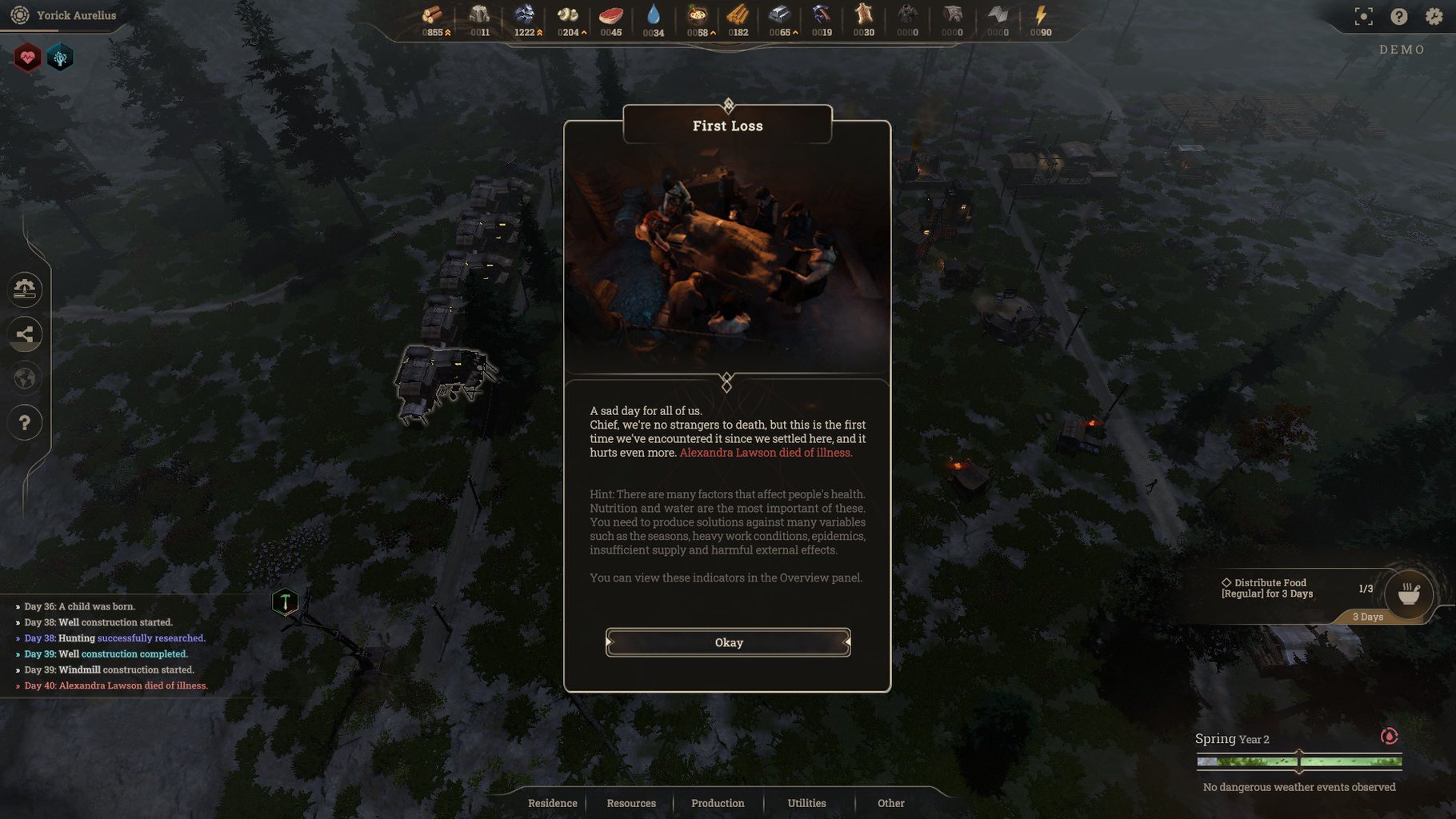This screenshot has height=819, width=1456.
Task: Show the Other build category
Action: coord(890,803)
